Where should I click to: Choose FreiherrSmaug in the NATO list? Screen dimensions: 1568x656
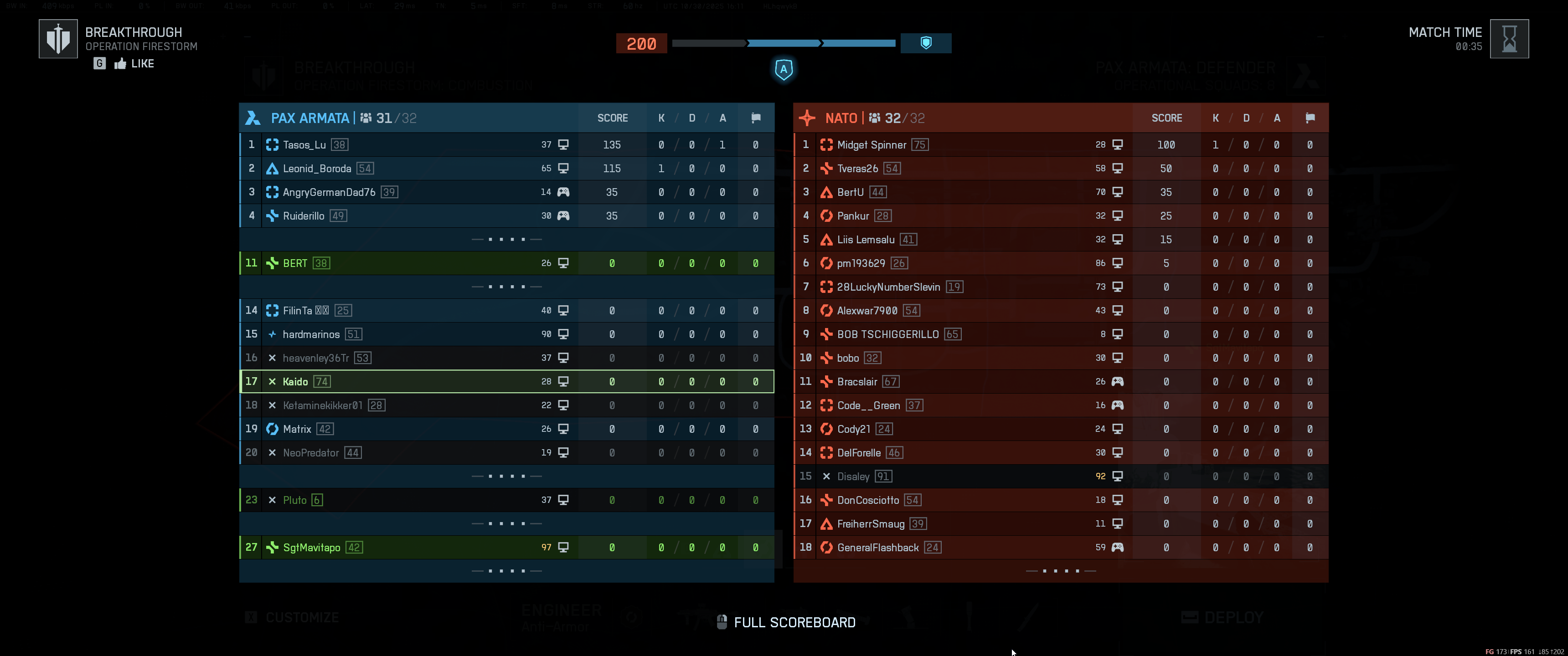click(1060, 524)
